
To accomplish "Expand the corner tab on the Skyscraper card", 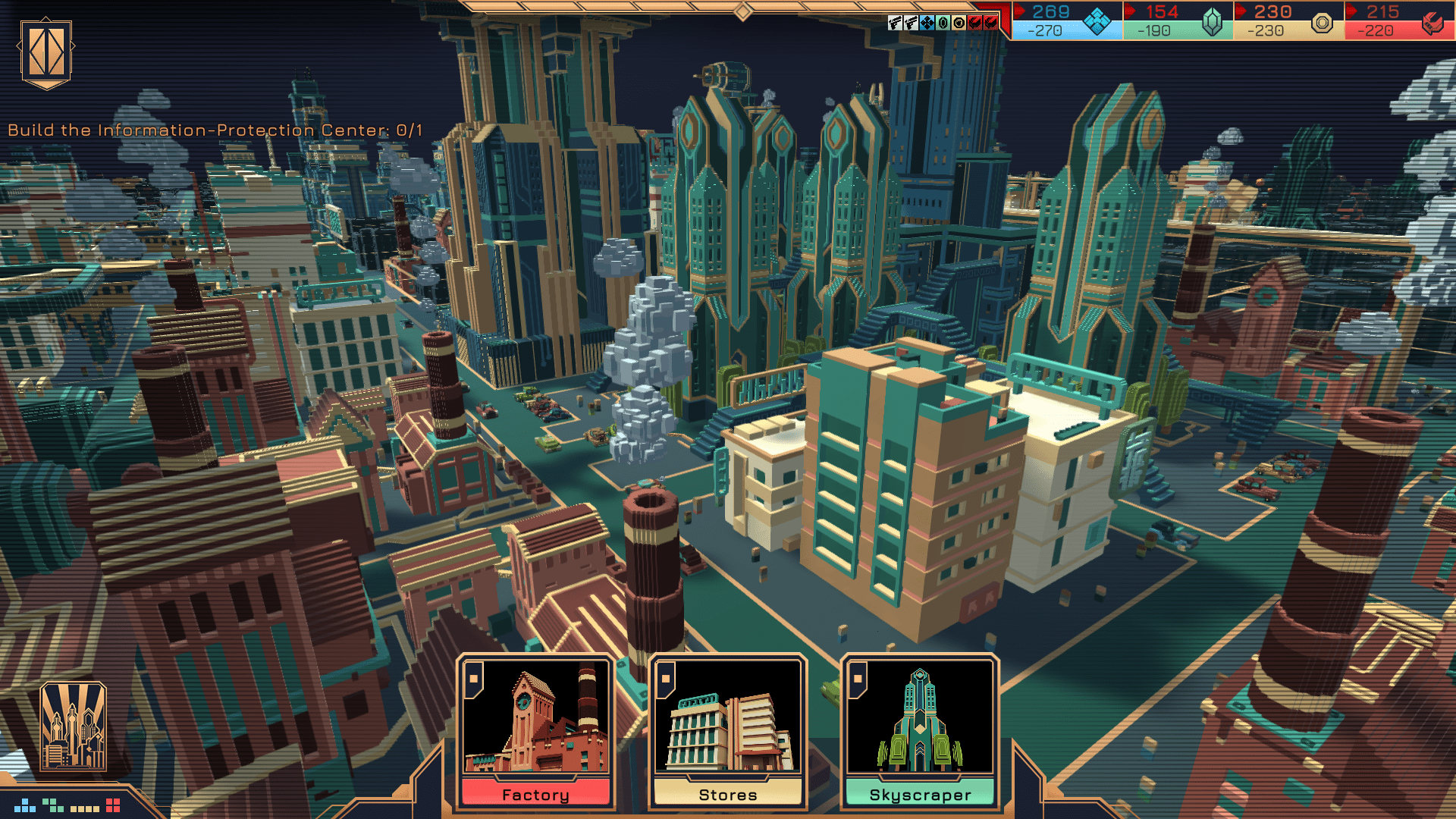I will (x=858, y=679).
